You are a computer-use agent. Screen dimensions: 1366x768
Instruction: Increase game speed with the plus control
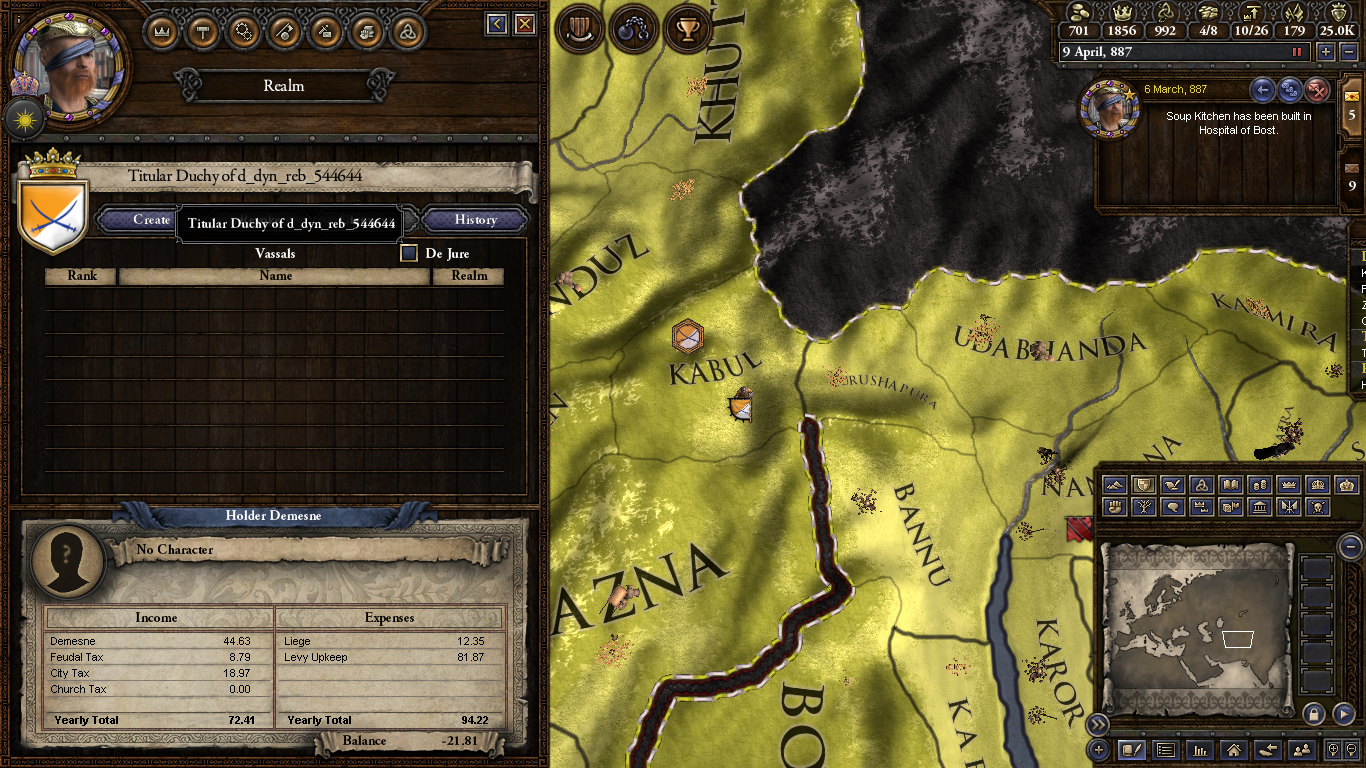[1327, 51]
